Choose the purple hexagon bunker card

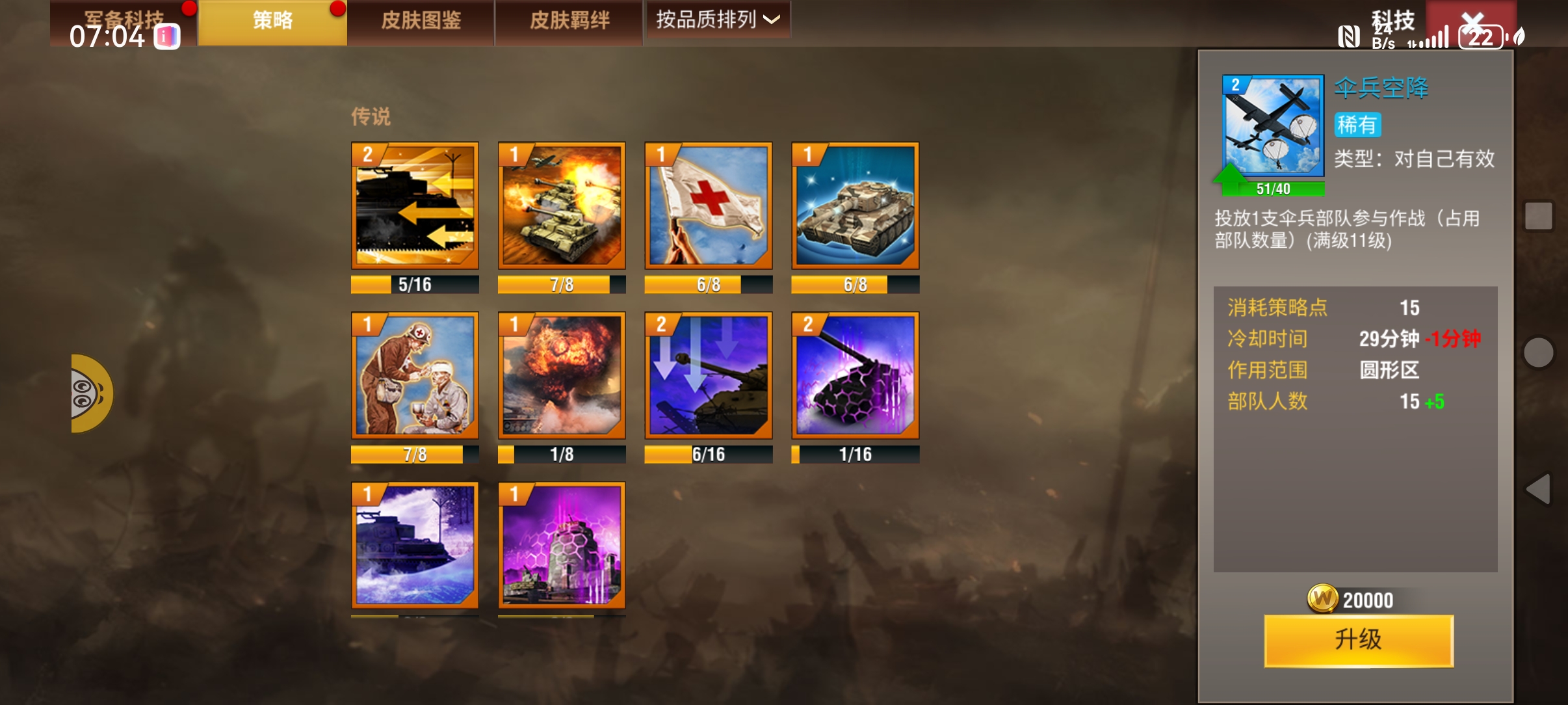click(x=562, y=545)
